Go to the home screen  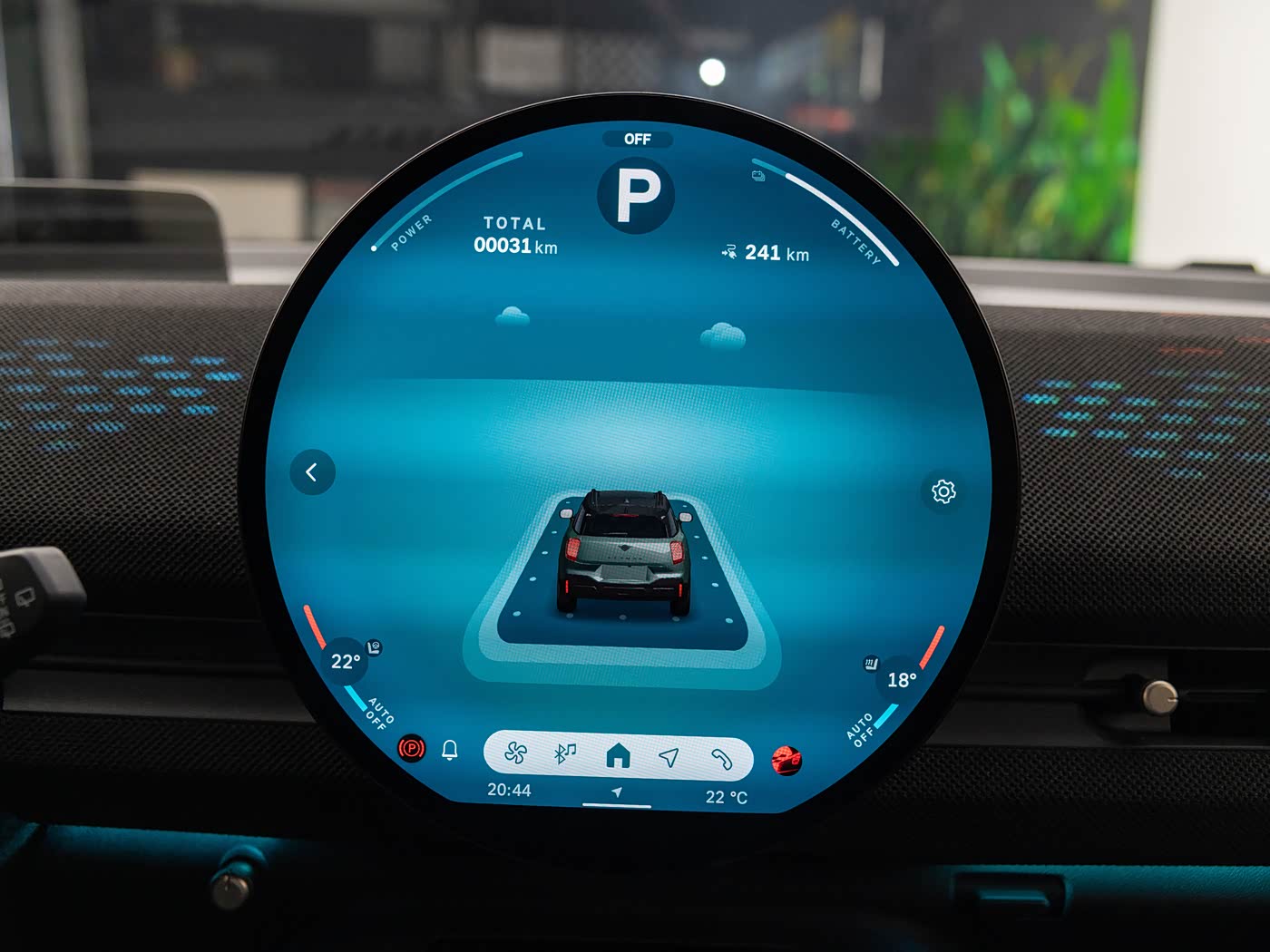[618, 754]
